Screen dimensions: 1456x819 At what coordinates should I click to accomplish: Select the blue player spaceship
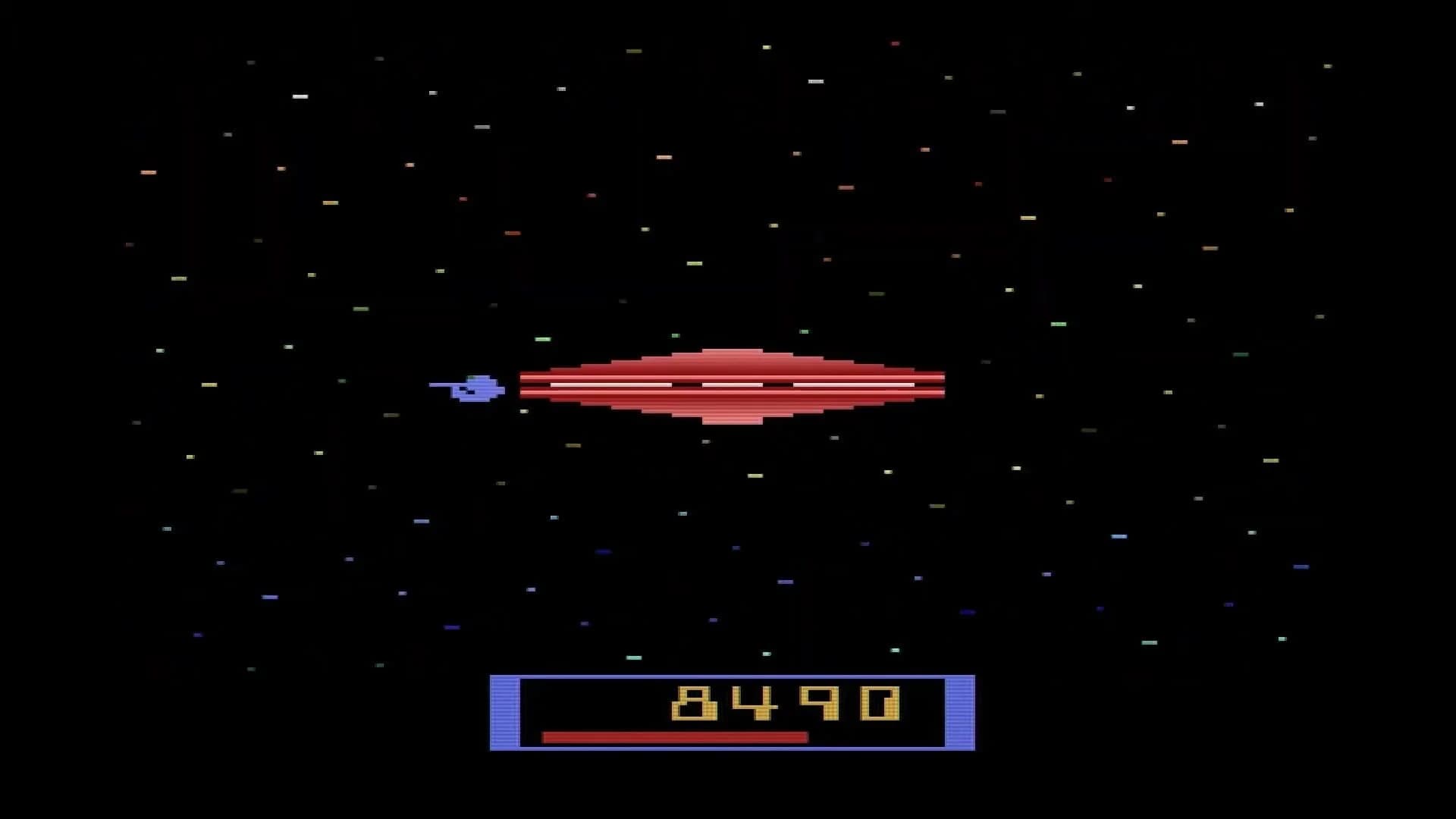(474, 389)
